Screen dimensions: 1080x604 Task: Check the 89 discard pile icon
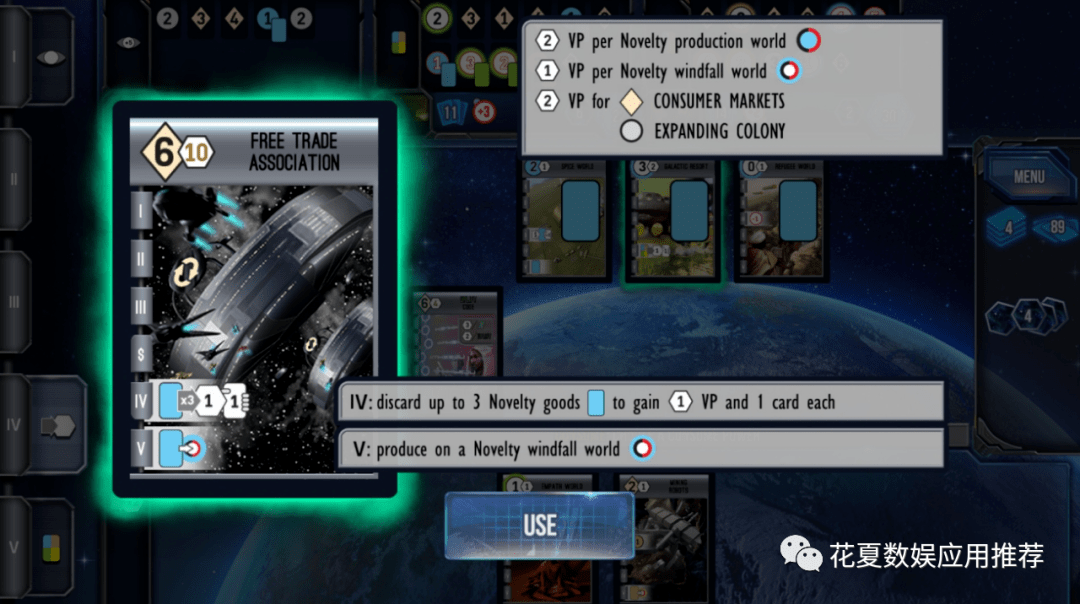pos(1054,228)
